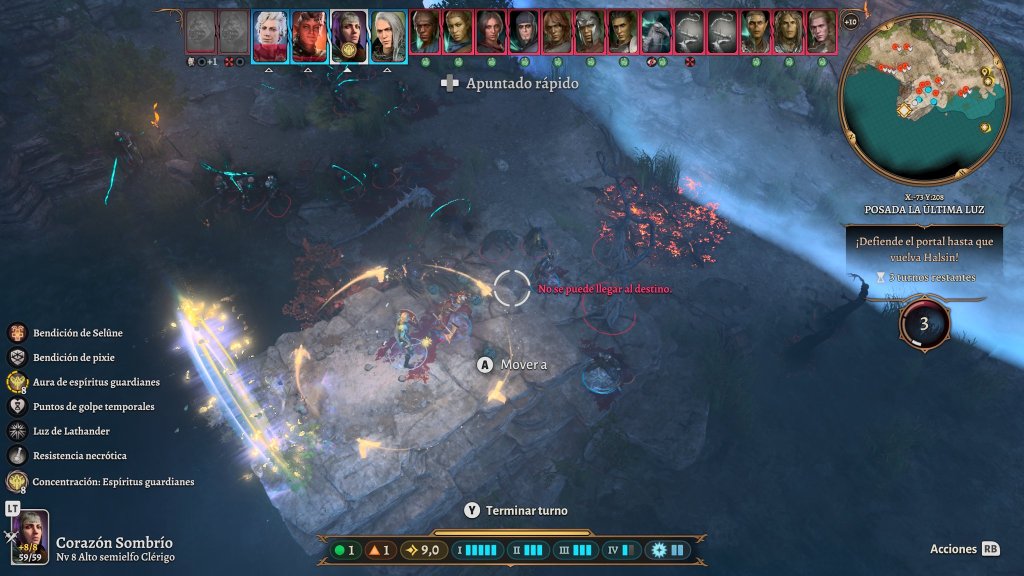The image size is (1024, 576).
Task: Choose the red horned tiefling turn portrait
Action: click(309, 32)
